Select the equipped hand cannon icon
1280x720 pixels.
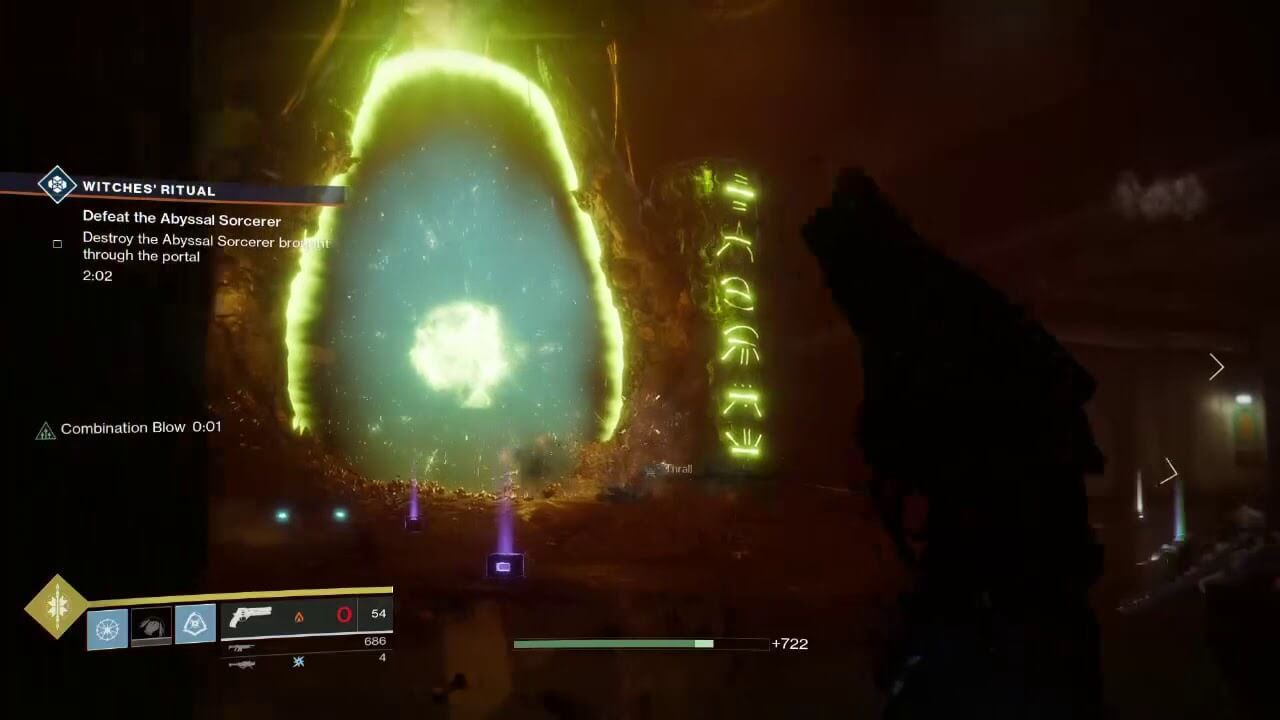(x=252, y=616)
